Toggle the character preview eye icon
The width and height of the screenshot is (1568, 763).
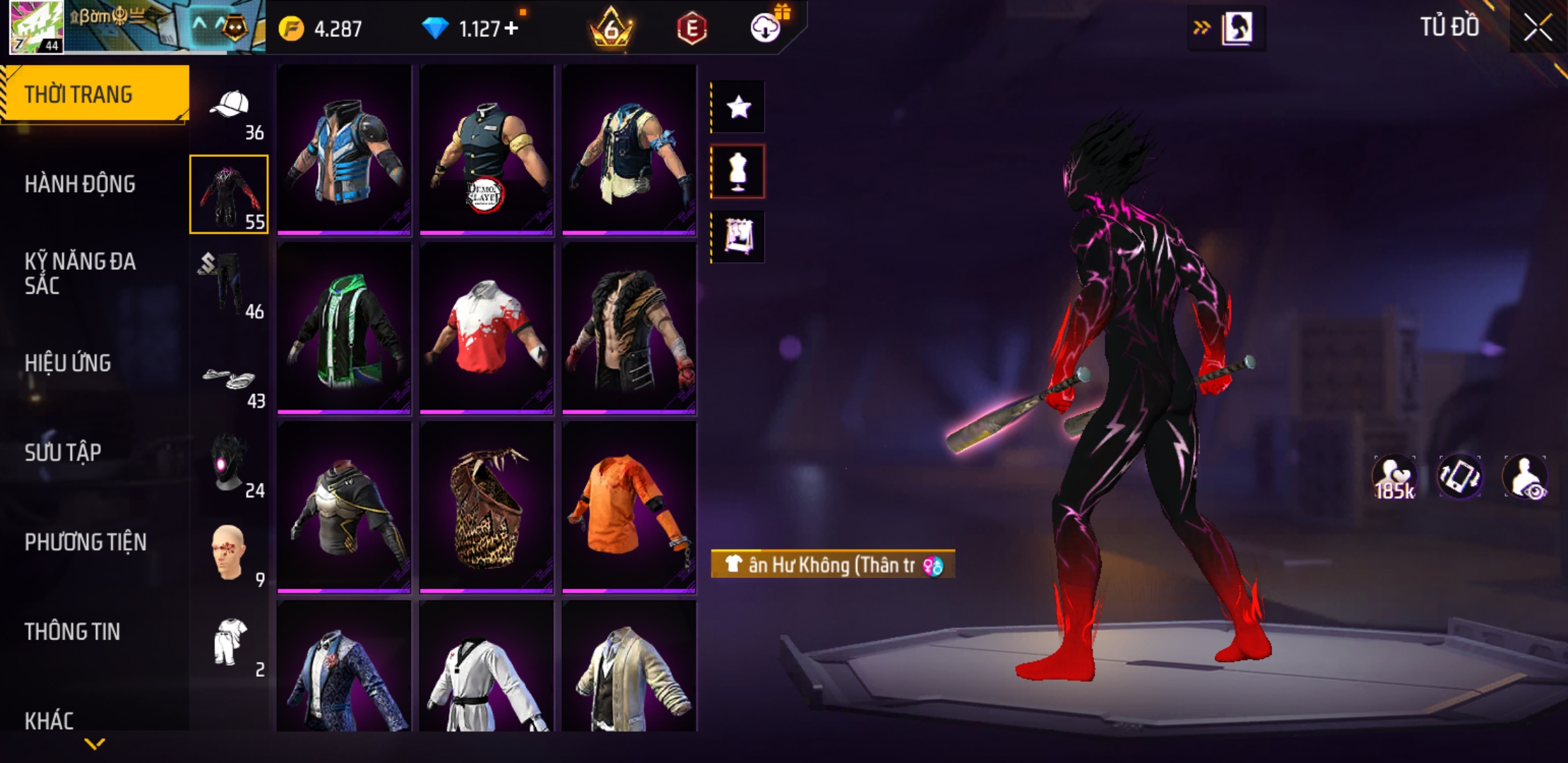1526,478
